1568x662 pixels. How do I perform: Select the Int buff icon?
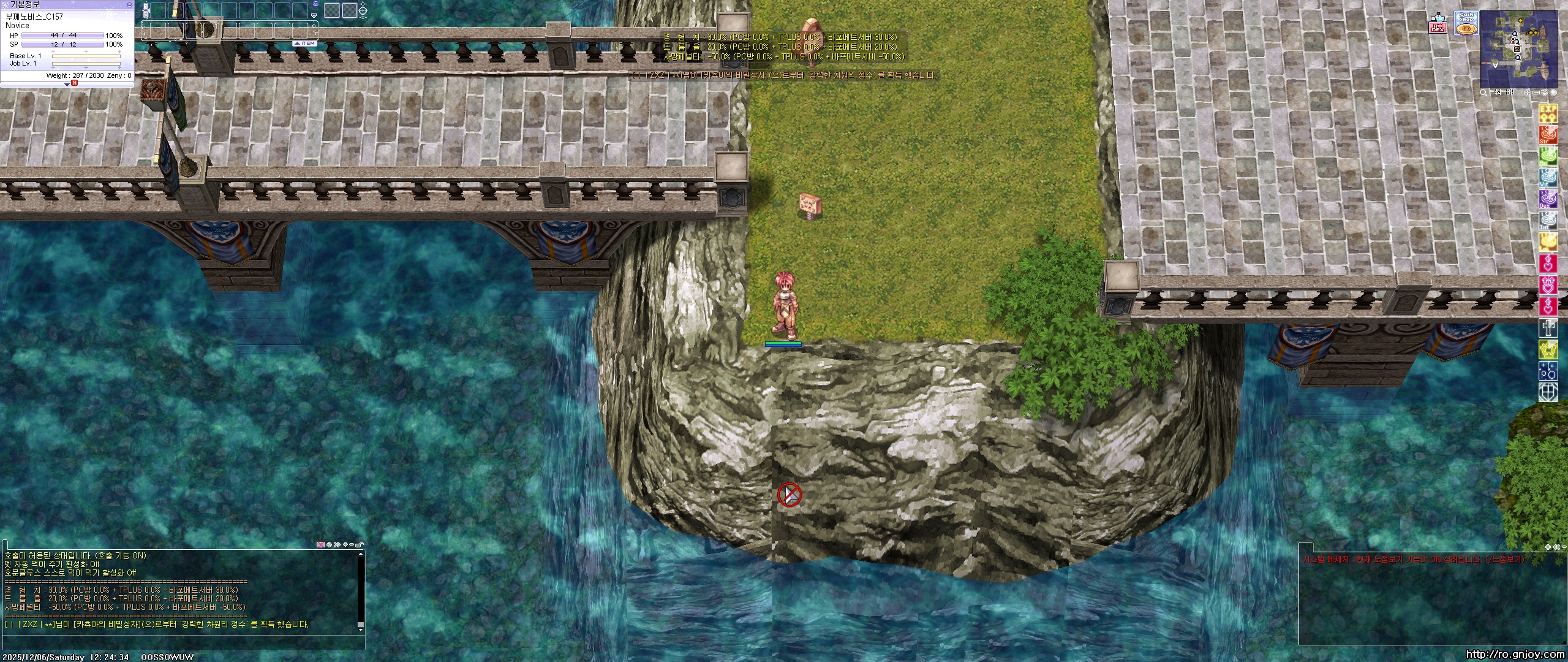pyautogui.click(x=1549, y=221)
